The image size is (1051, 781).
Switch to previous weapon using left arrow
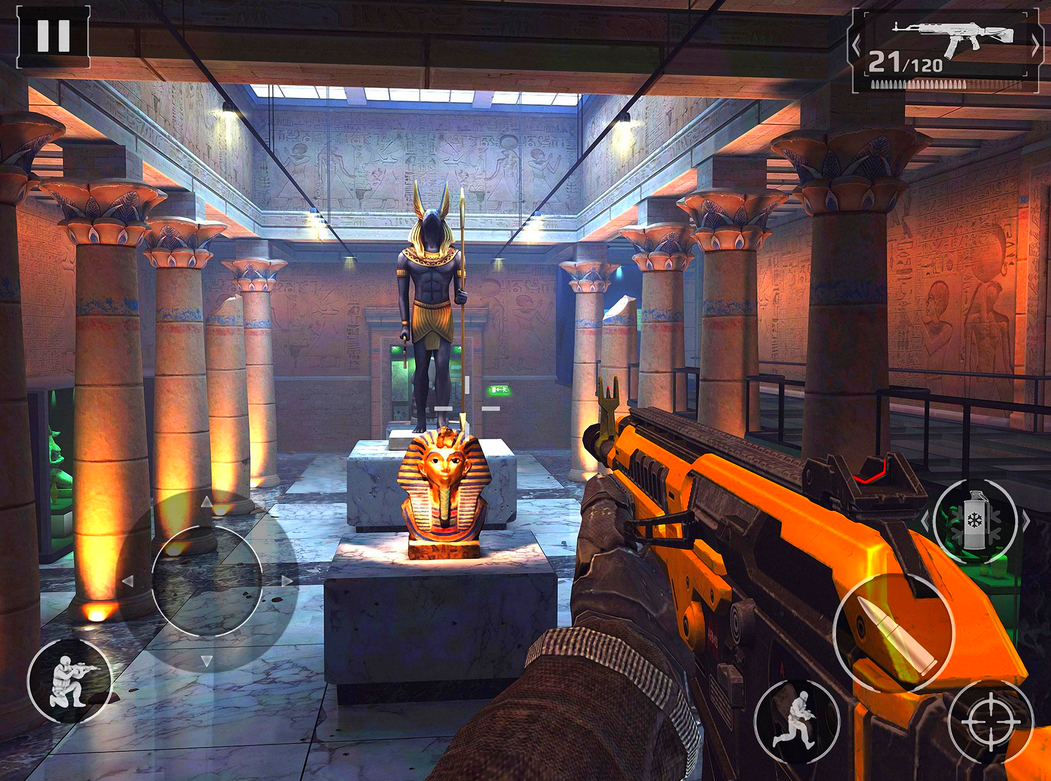click(x=856, y=44)
